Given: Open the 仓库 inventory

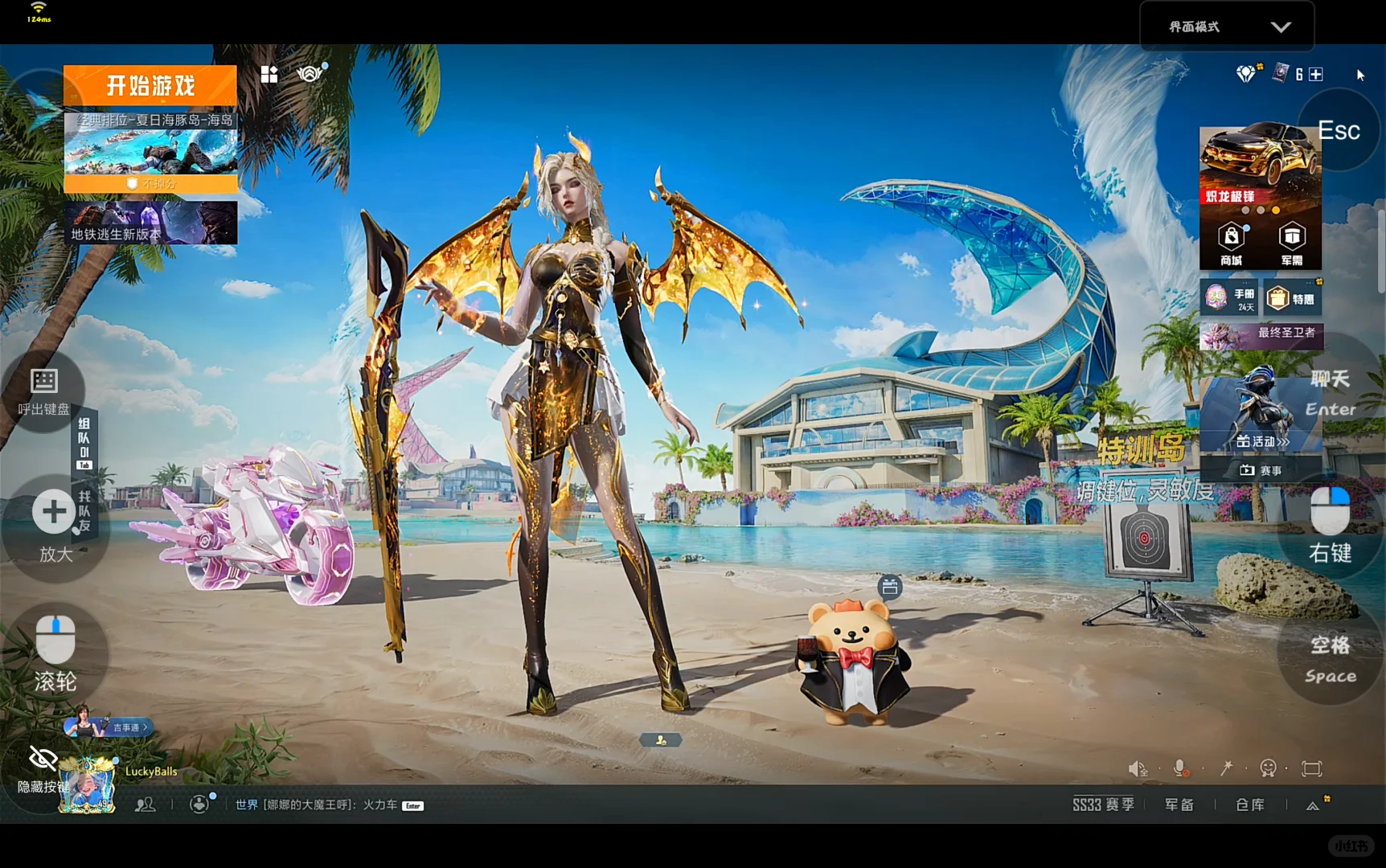Looking at the screenshot, I should coord(1250,805).
